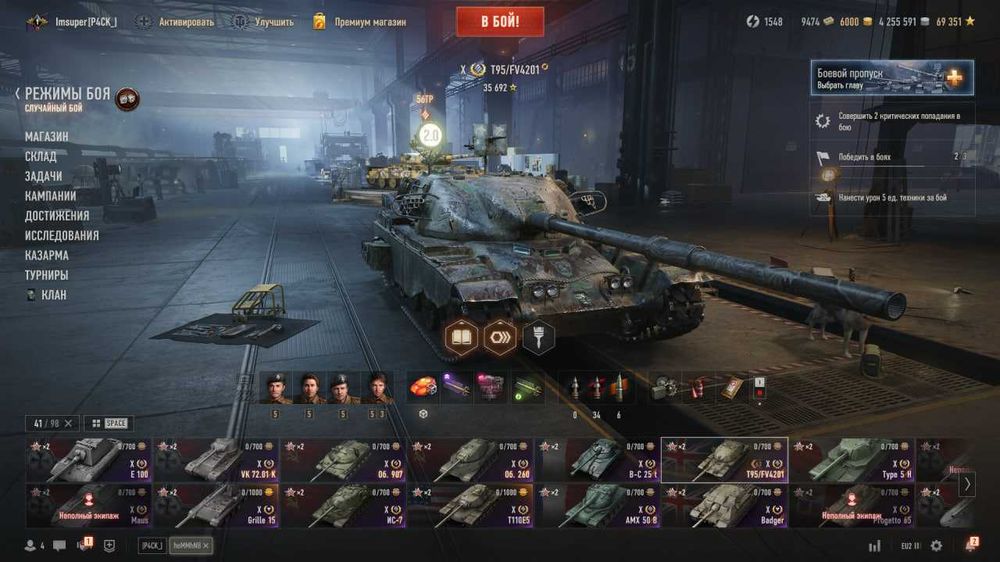
Task: Open the КАЗАРМА crew barracks
Action: (47, 255)
